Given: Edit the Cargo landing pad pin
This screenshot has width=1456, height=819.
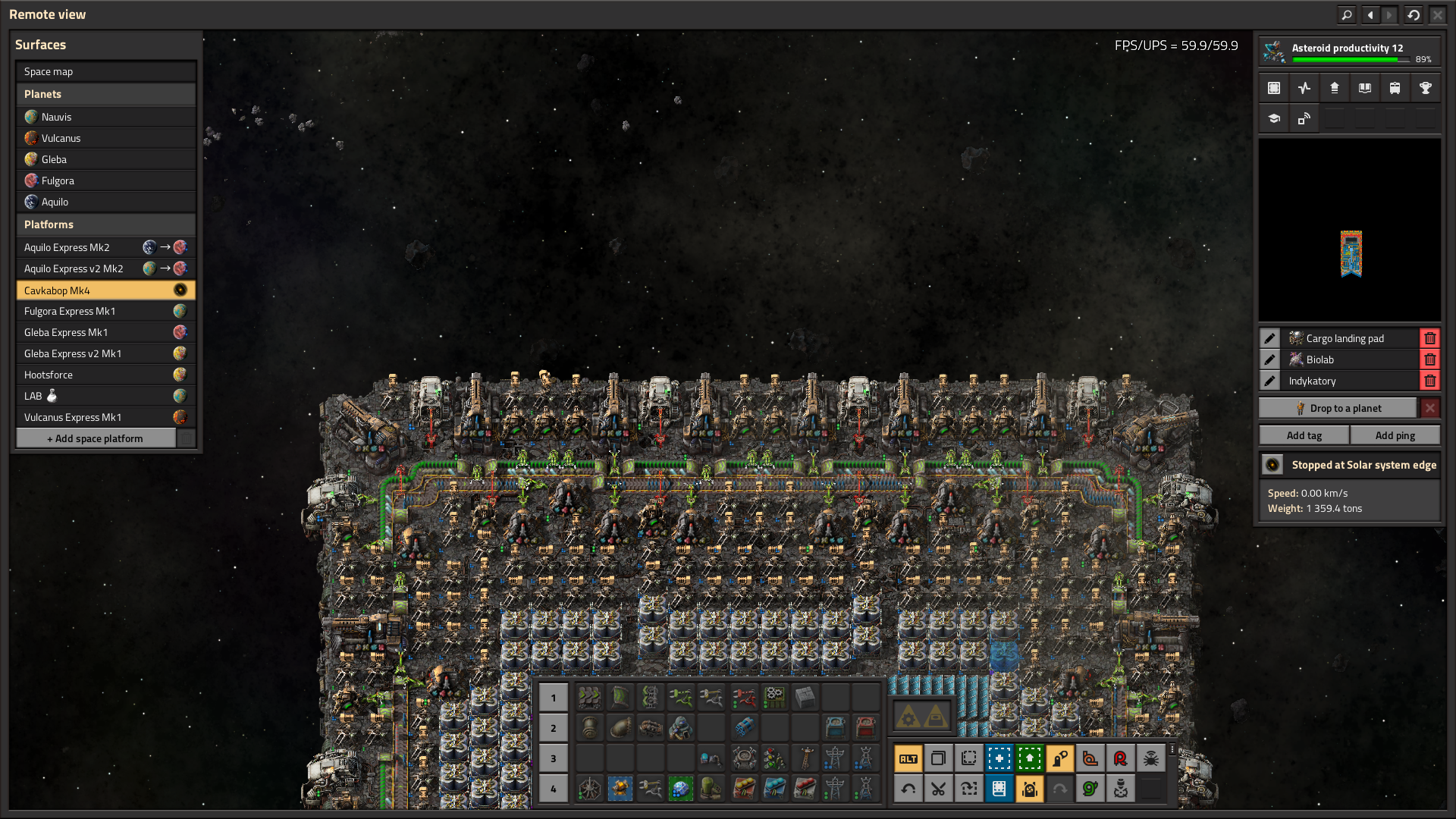Looking at the screenshot, I should coord(1269,338).
